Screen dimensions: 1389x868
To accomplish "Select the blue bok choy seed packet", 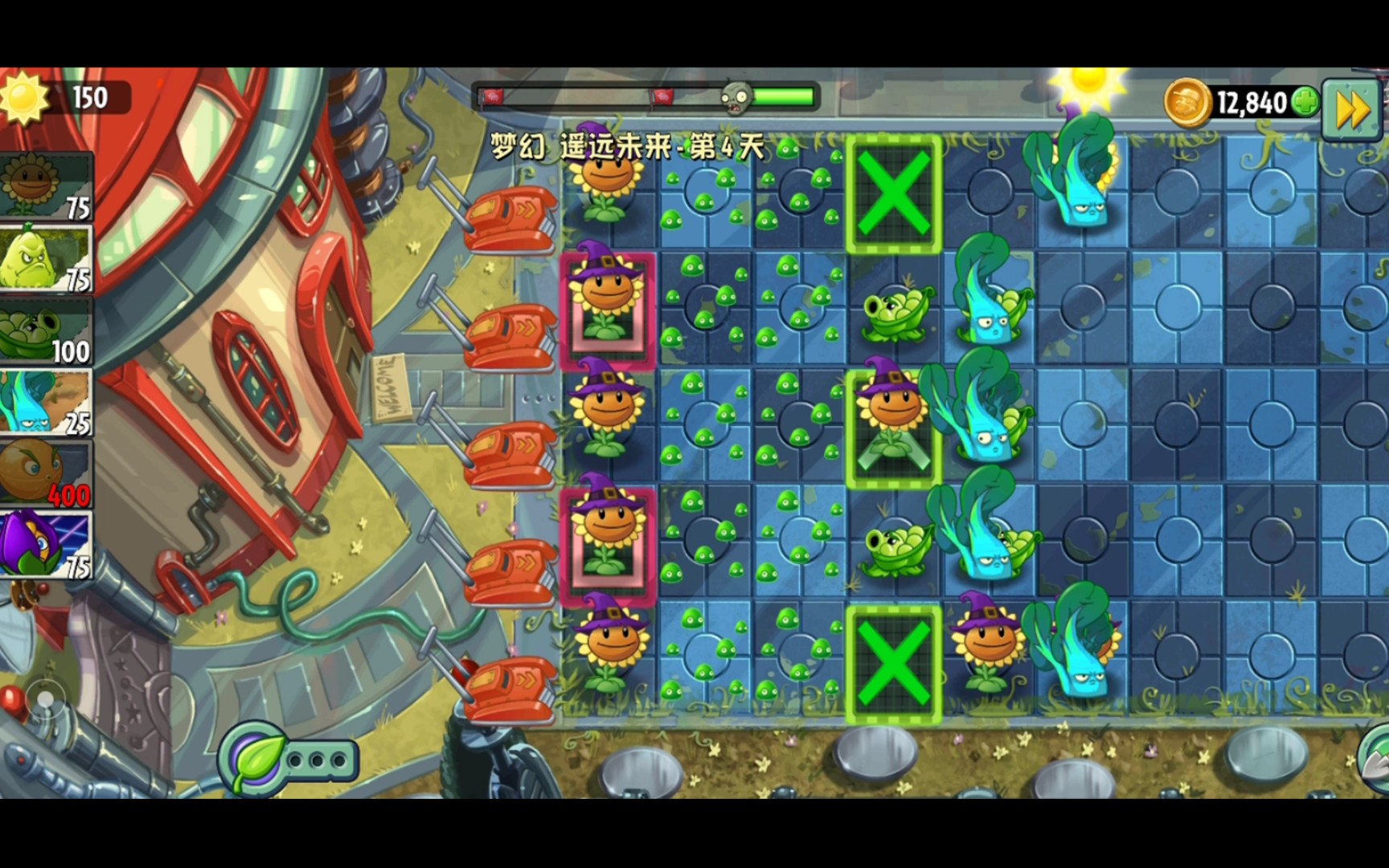I will (x=46, y=402).
